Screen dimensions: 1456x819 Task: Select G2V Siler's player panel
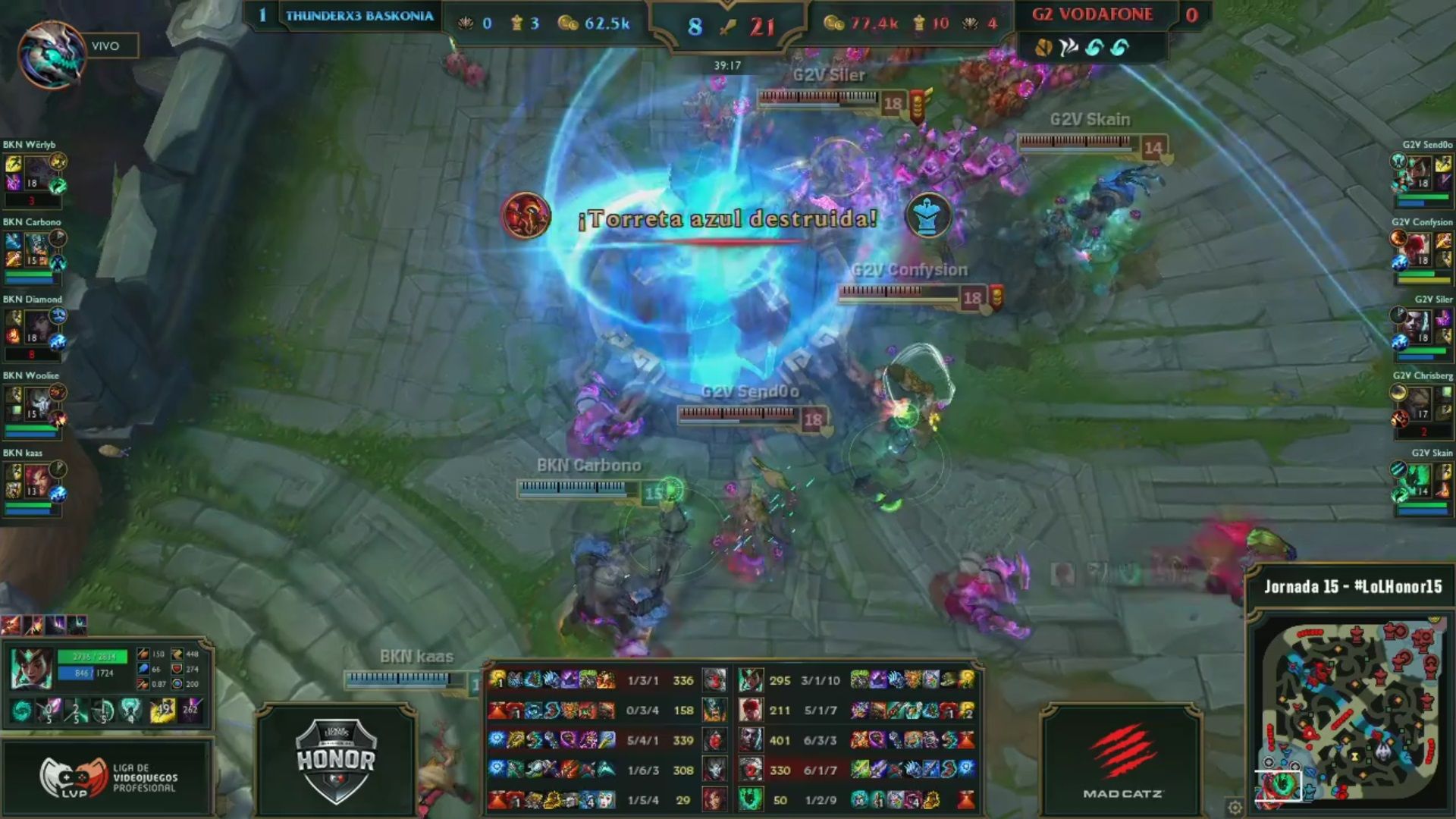point(1421,329)
